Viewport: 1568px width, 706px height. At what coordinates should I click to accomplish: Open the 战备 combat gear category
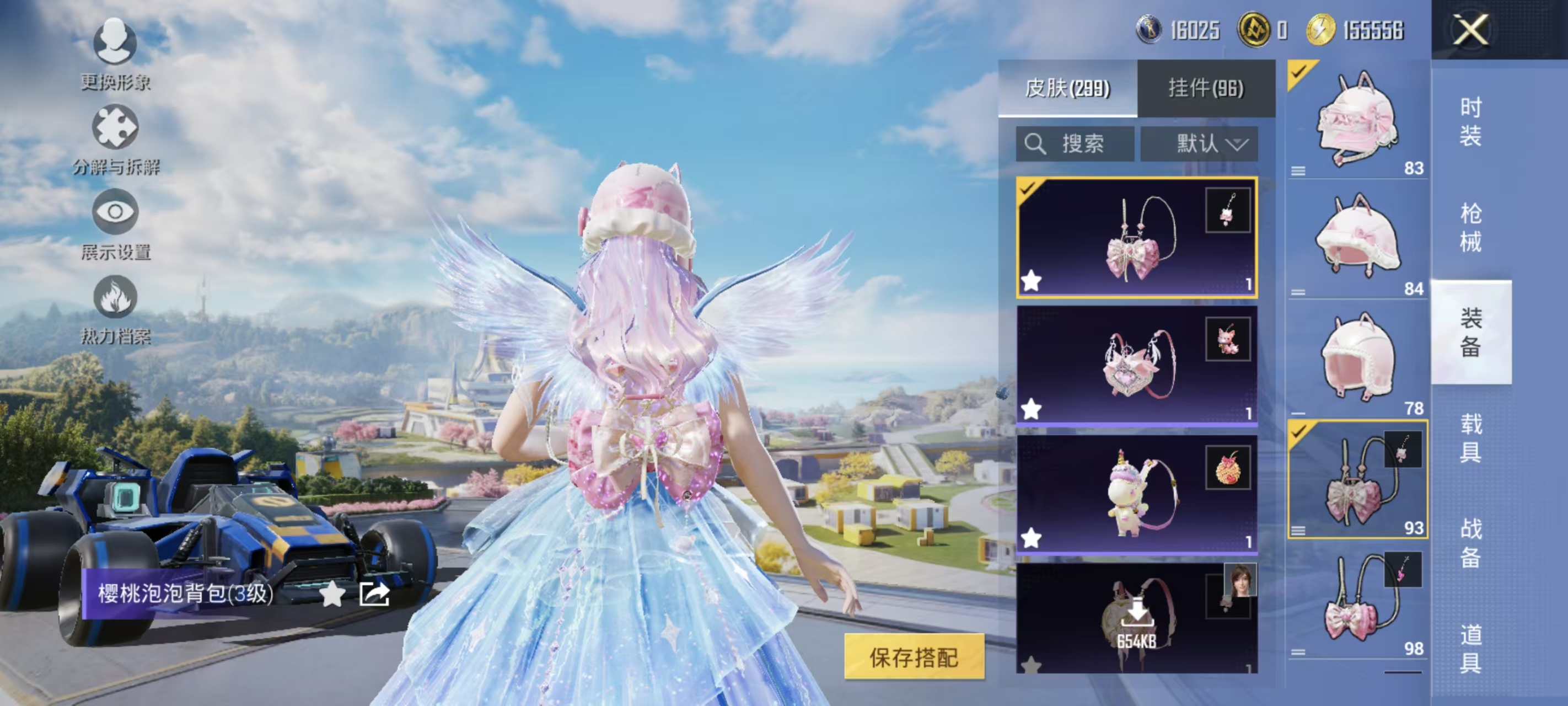[x=1470, y=543]
